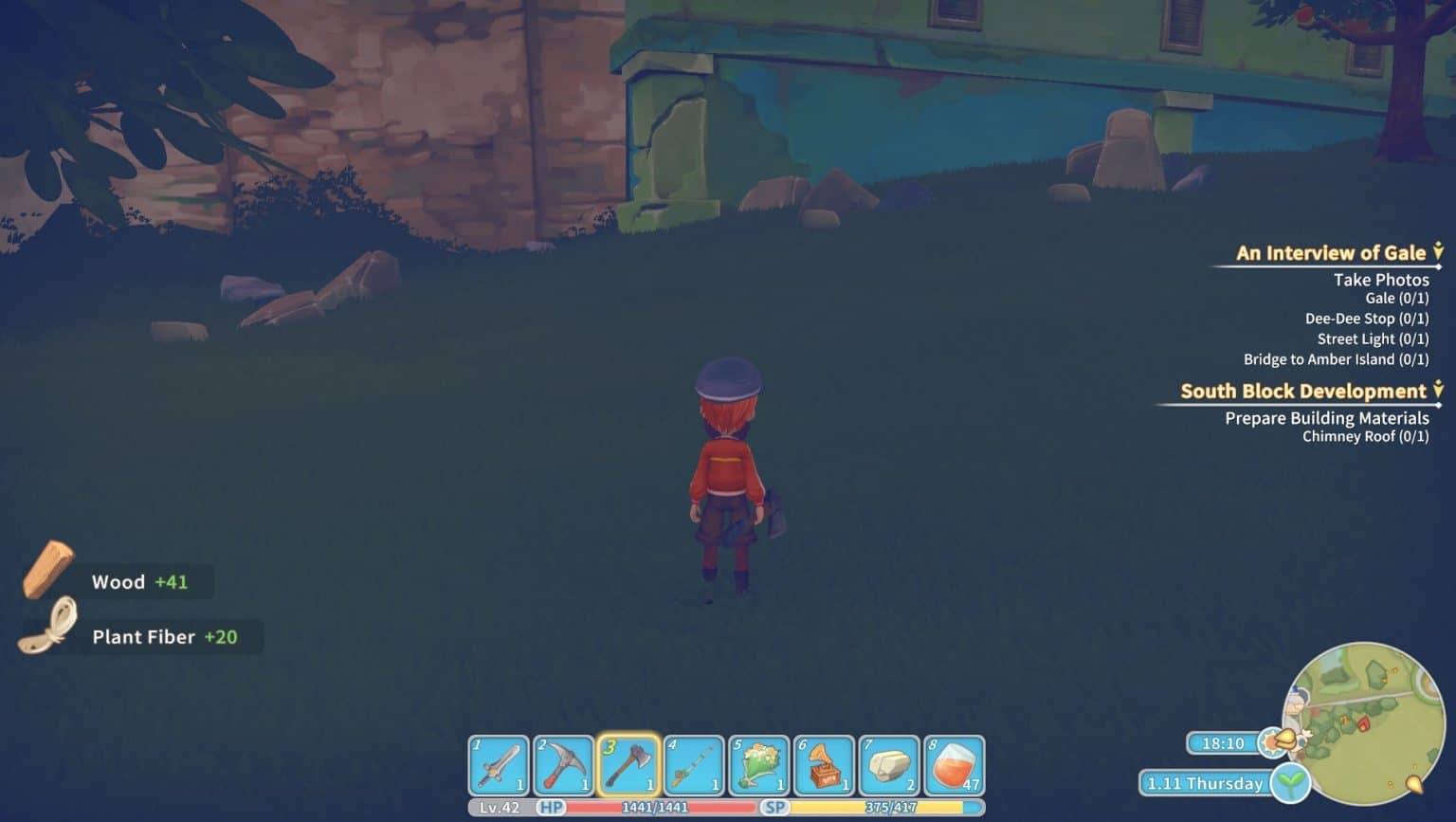This screenshot has width=1456, height=822.
Task: Collapse the South Block Development quest
Action: click(x=1437, y=391)
